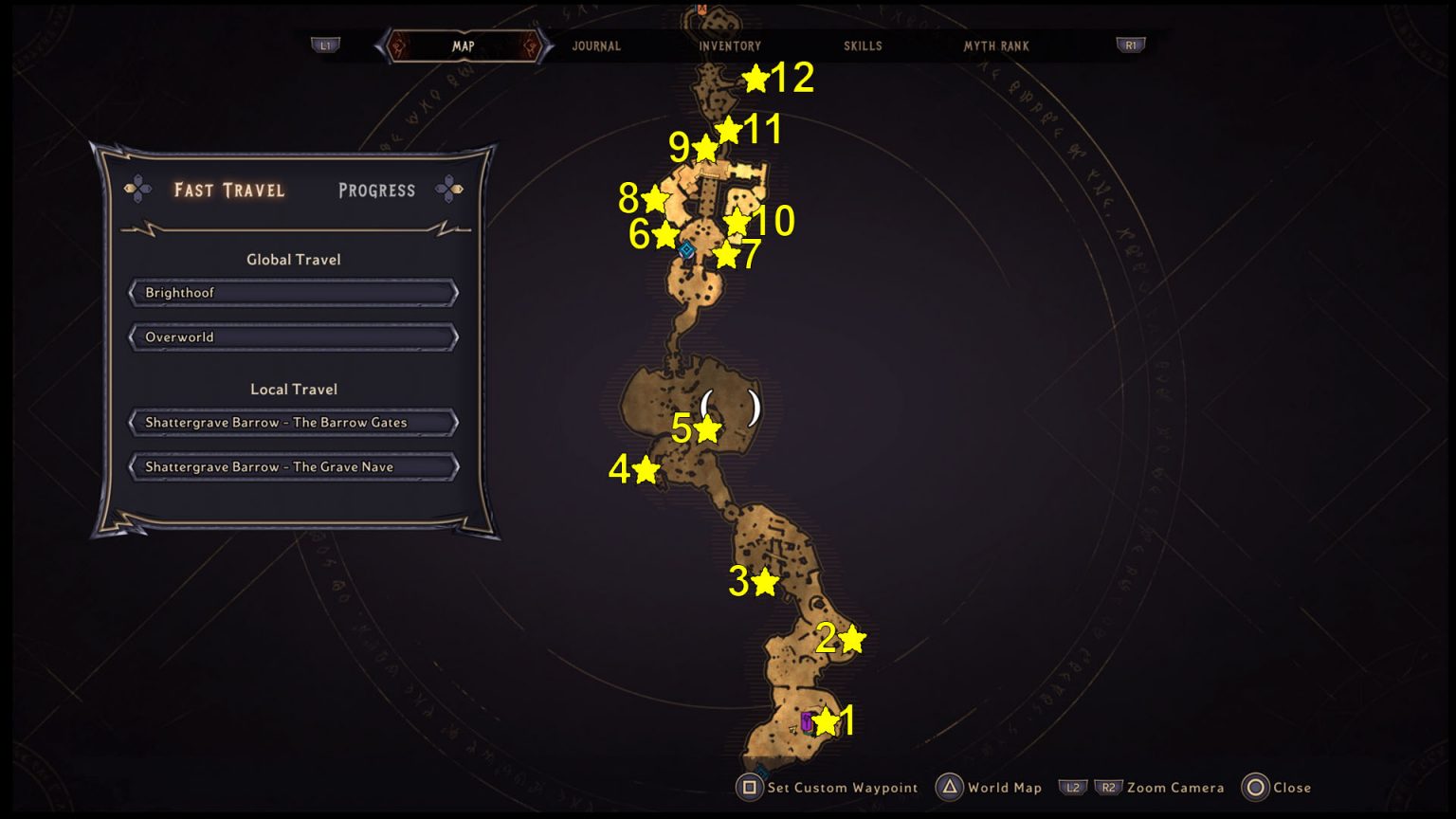
Task: Click the blue diamond map marker
Action: pyautogui.click(x=686, y=250)
